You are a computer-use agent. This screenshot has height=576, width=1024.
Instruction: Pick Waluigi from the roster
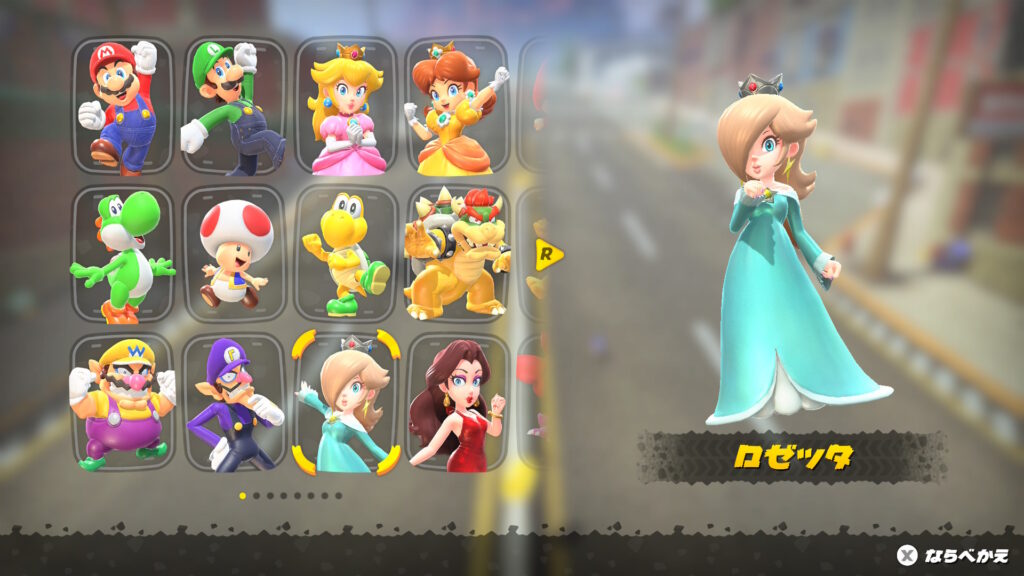pos(234,402)
